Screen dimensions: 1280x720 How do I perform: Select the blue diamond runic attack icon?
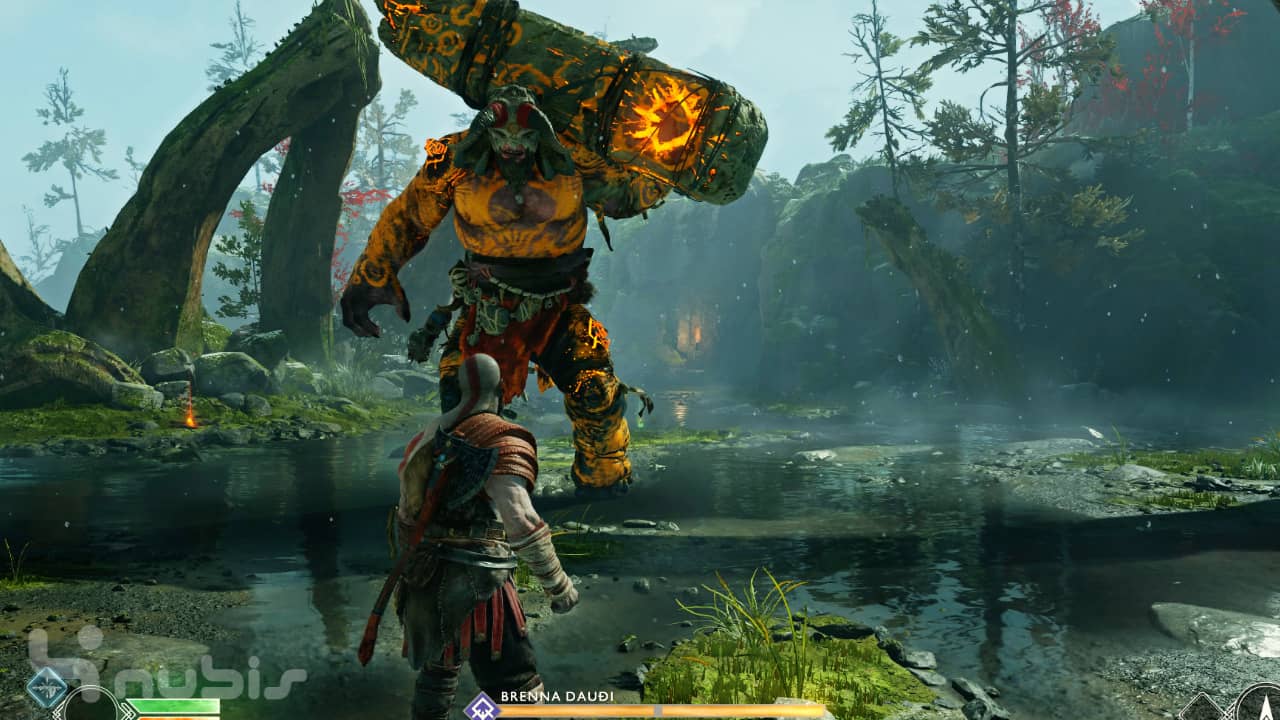click(x=47, y=688)
